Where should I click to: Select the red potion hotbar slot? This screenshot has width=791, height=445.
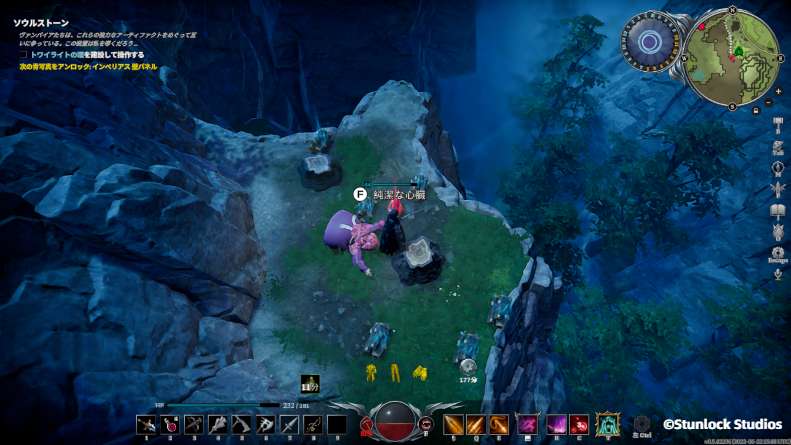169,424
